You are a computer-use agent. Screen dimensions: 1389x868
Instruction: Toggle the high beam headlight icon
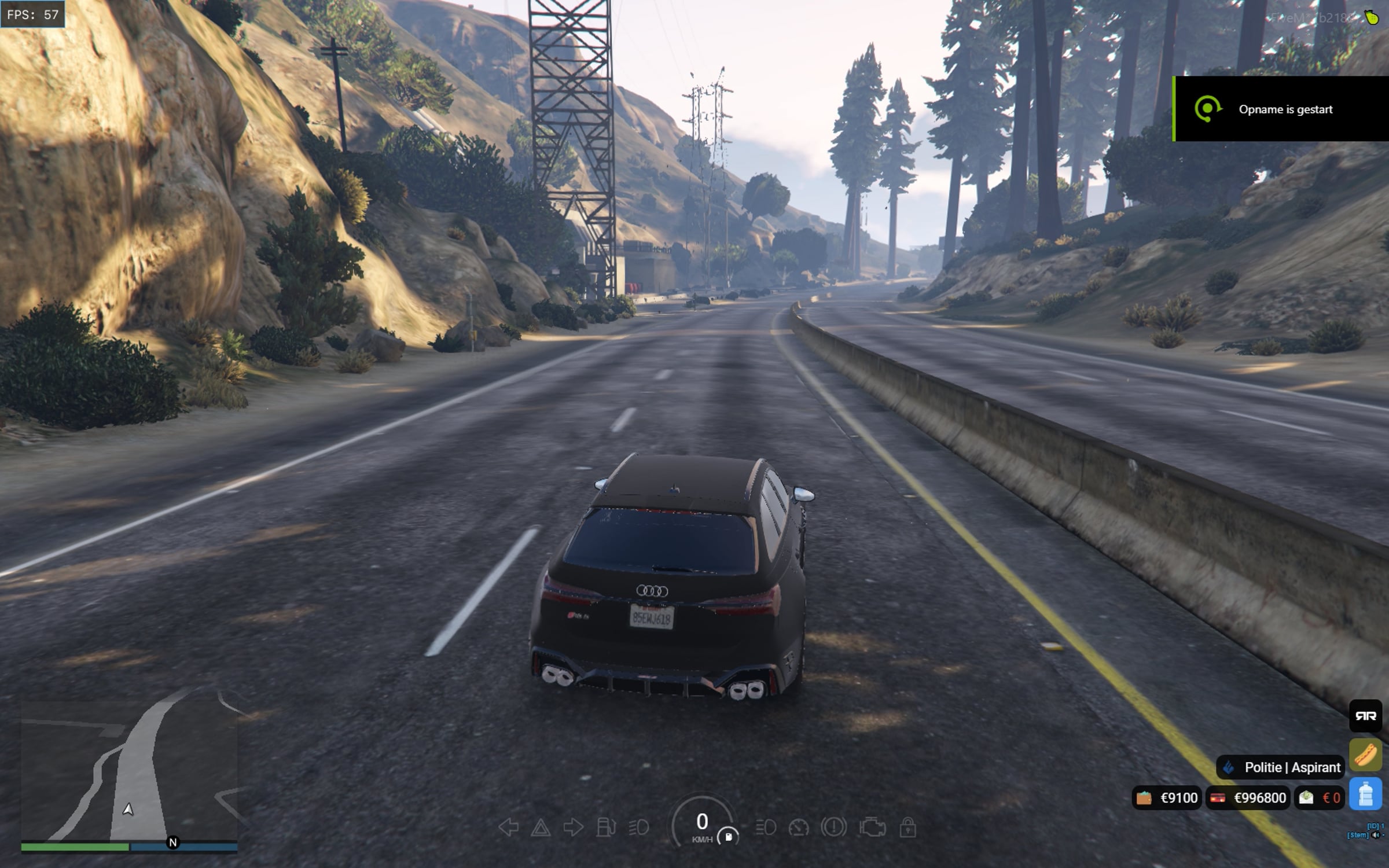pyautogui.click(x=766, y=827)
